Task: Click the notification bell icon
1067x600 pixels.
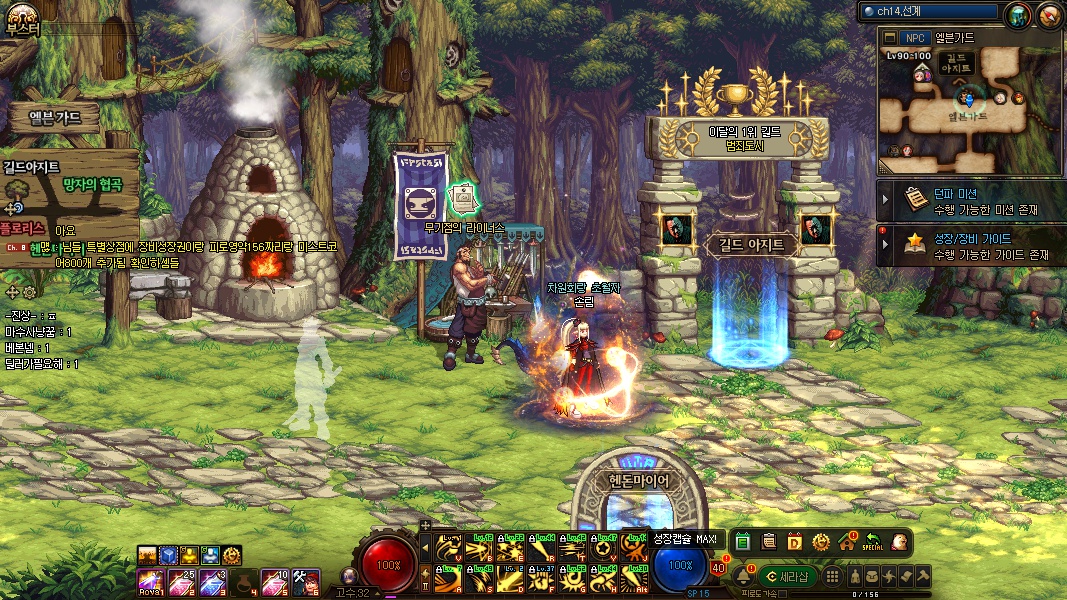Action: coord(744,576)
